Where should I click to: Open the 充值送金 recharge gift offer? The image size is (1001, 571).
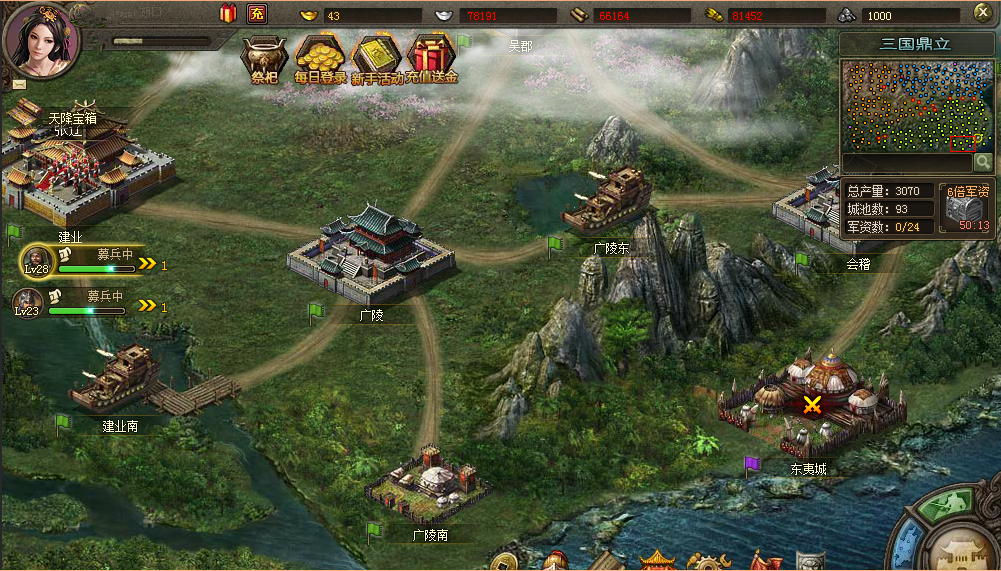coord(431,58)
